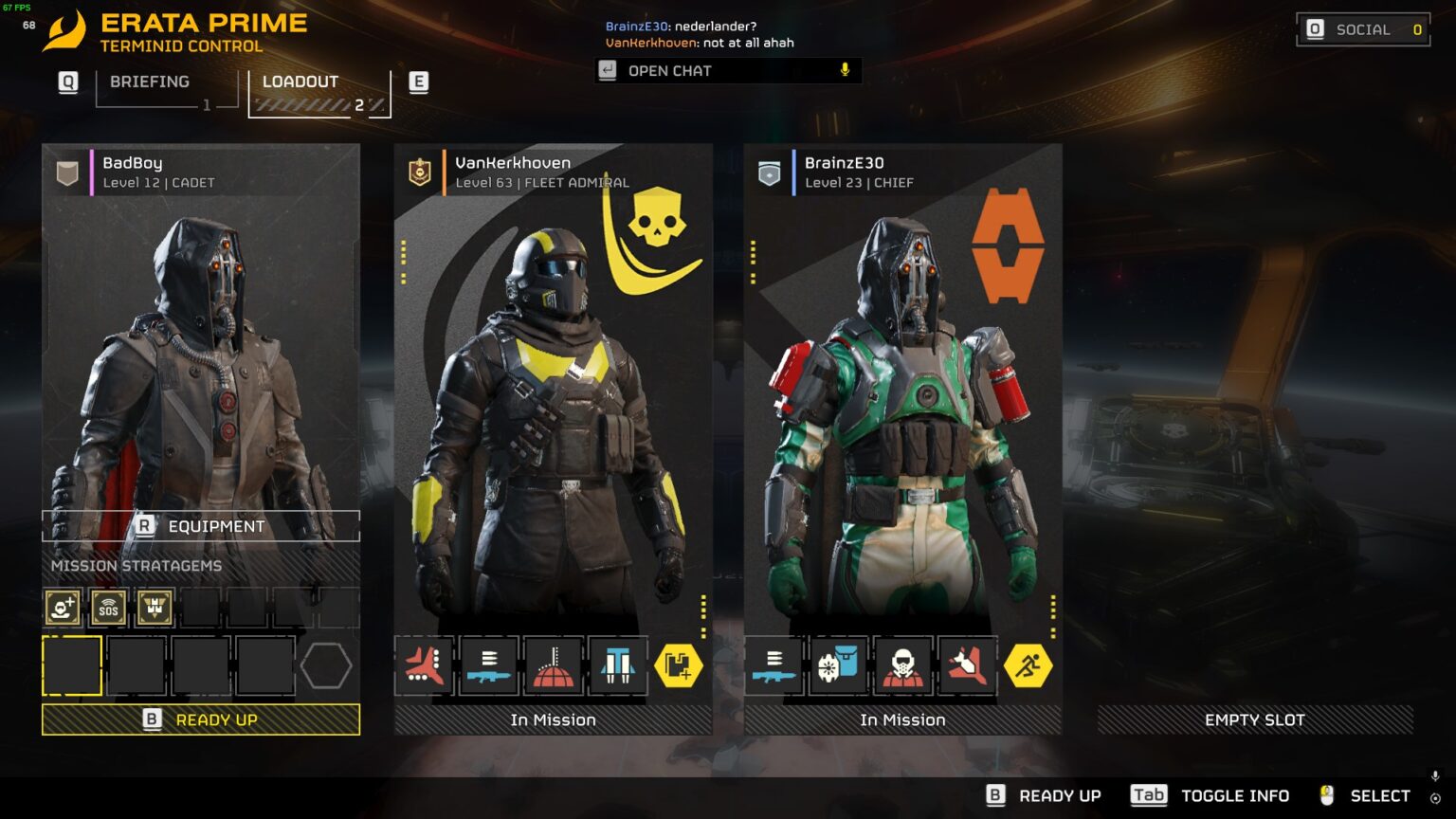This screenshot has width=1456, height=819.
Task: Open the Social panel
Action: click(1362, 29)
